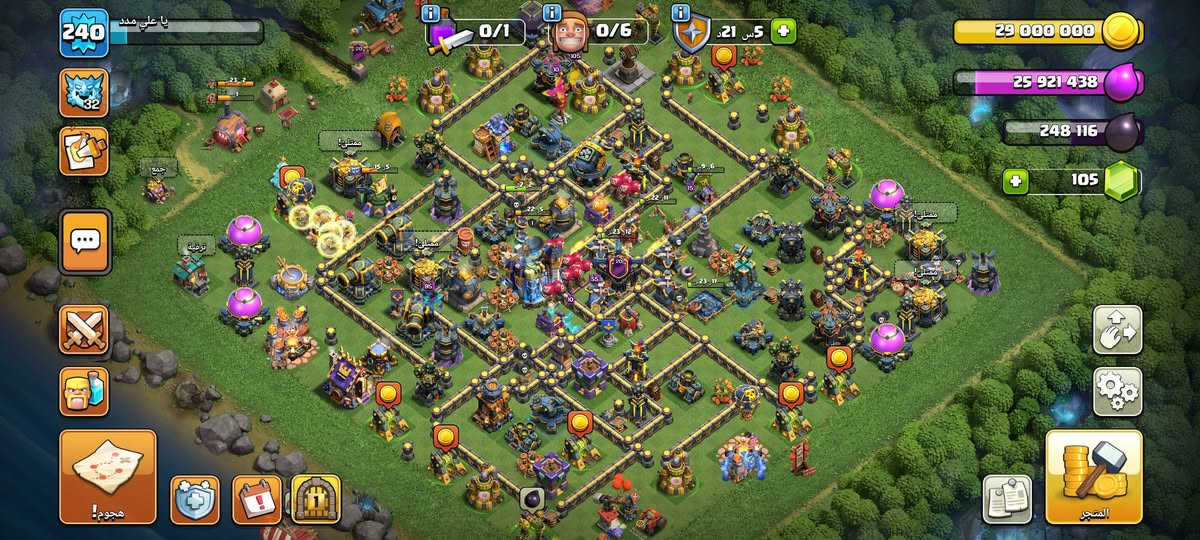
Task: Show info for the 0/6 builders counter
Action: (553, 14)
